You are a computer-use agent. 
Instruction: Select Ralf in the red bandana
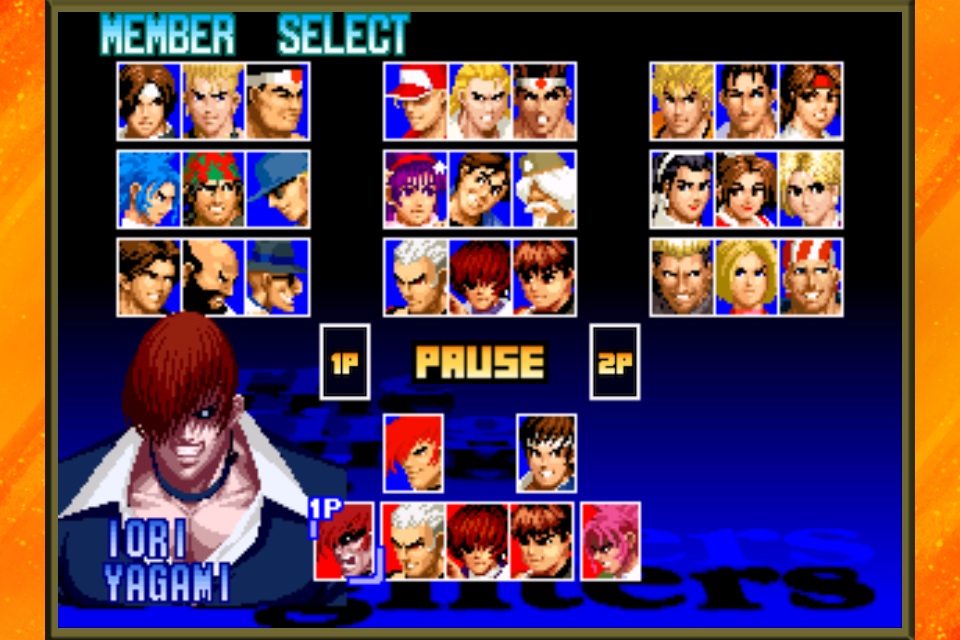(213, 189)
